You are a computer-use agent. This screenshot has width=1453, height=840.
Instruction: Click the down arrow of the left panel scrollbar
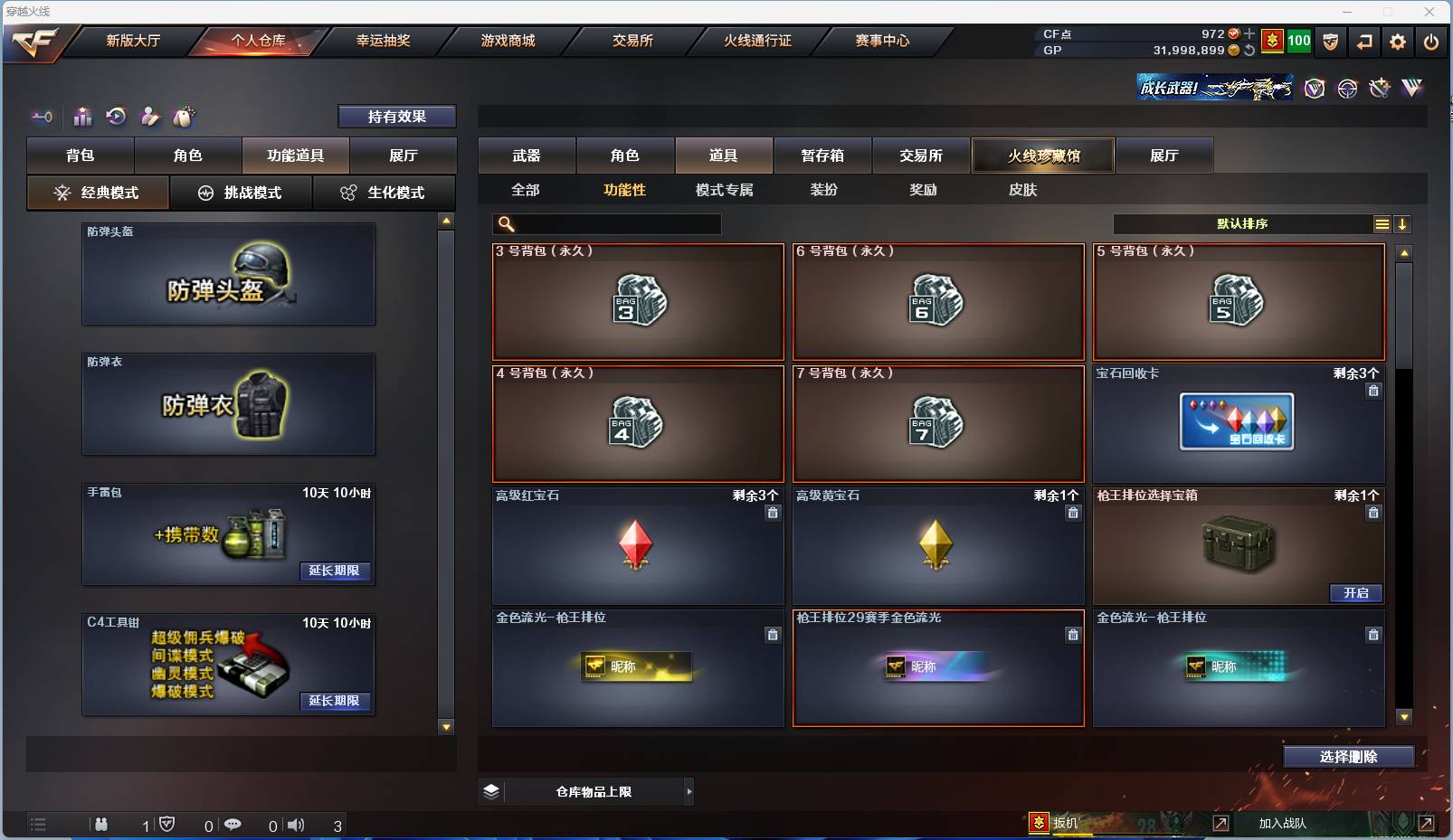[x=444, y=726]
